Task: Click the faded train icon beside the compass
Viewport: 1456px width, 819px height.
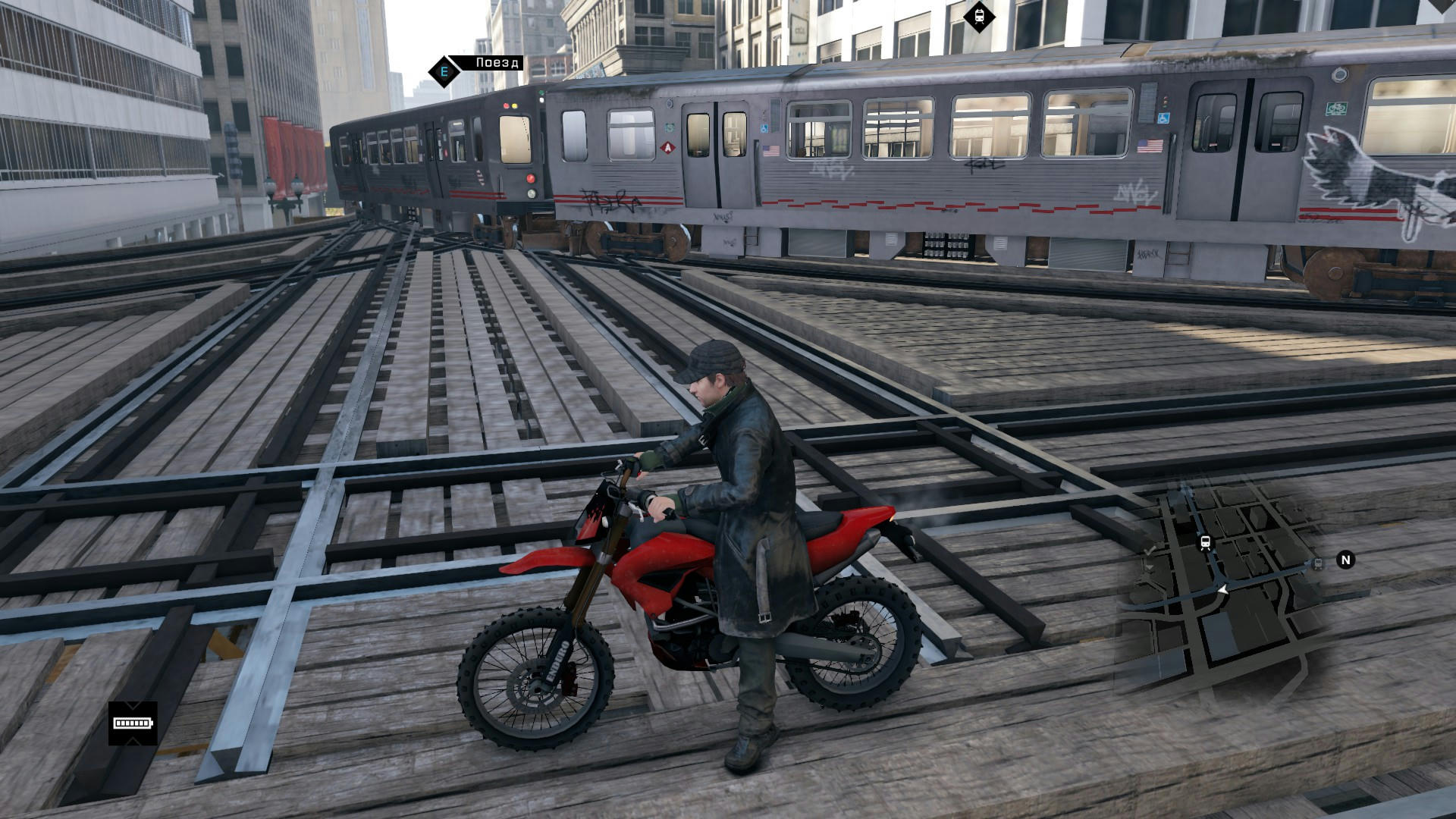Action: tap(1318, 563)
